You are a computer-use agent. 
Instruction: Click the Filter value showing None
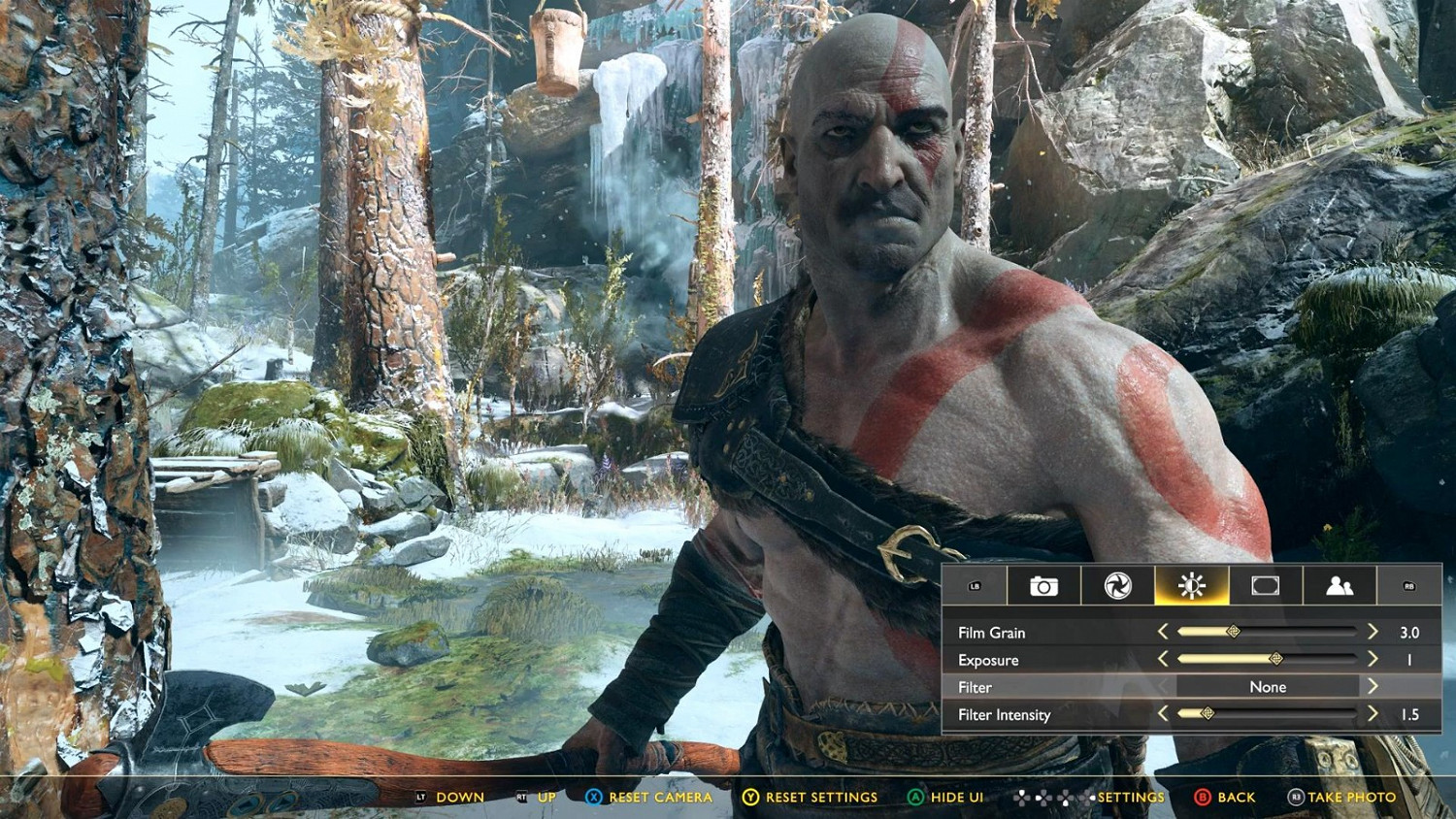pyautogui.click(x=1270, y=686)
